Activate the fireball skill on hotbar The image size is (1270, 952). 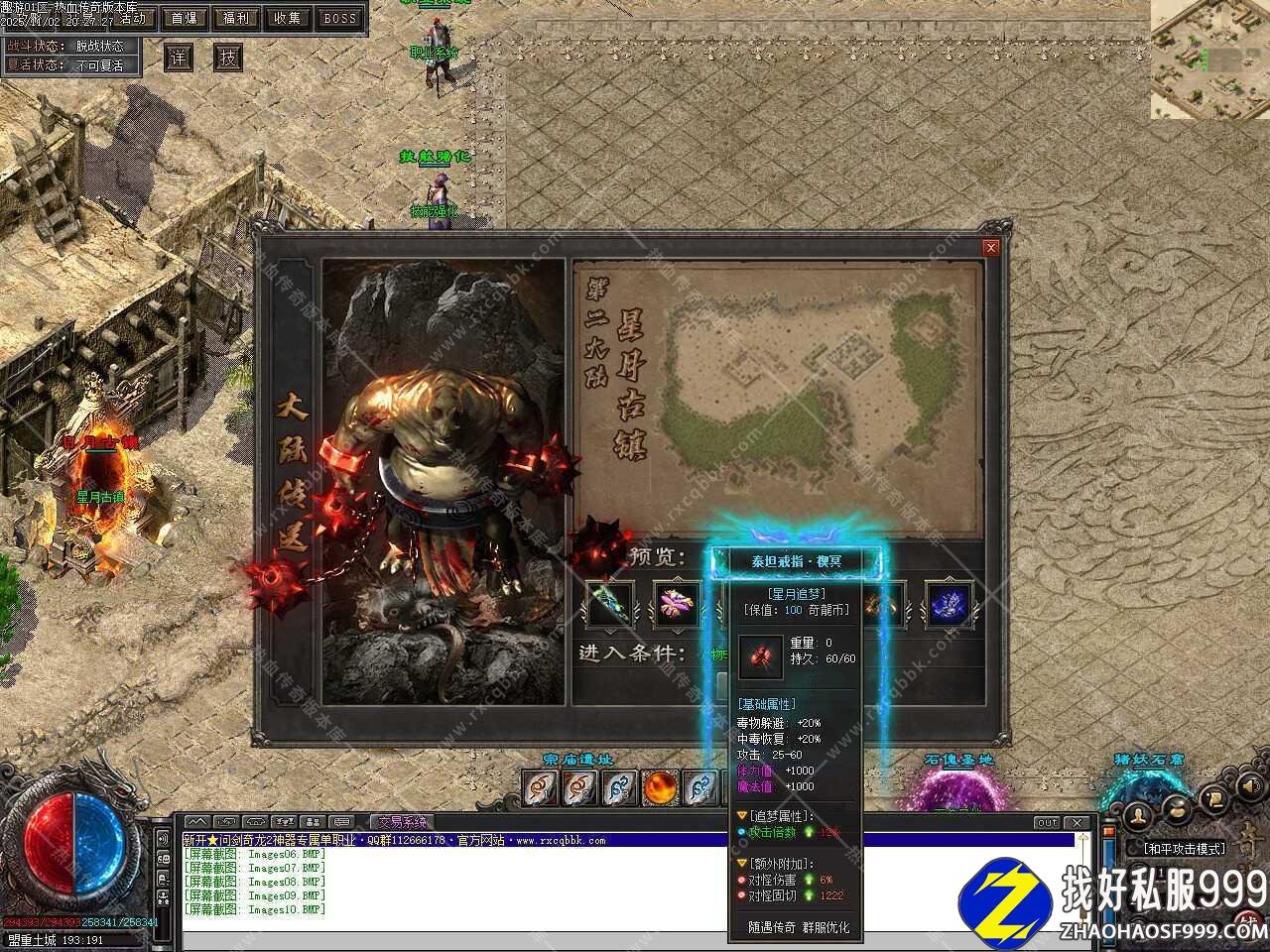click(660, 788)
